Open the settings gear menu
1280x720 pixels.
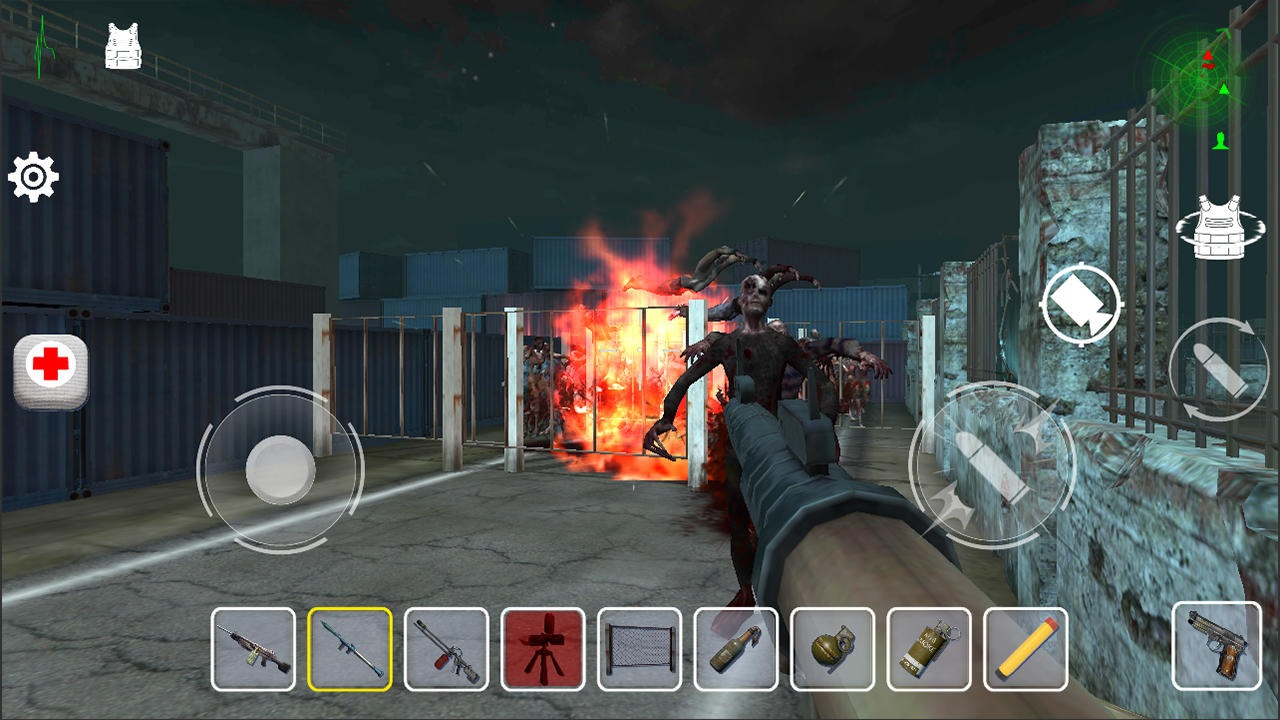click(x=34, y=178)
